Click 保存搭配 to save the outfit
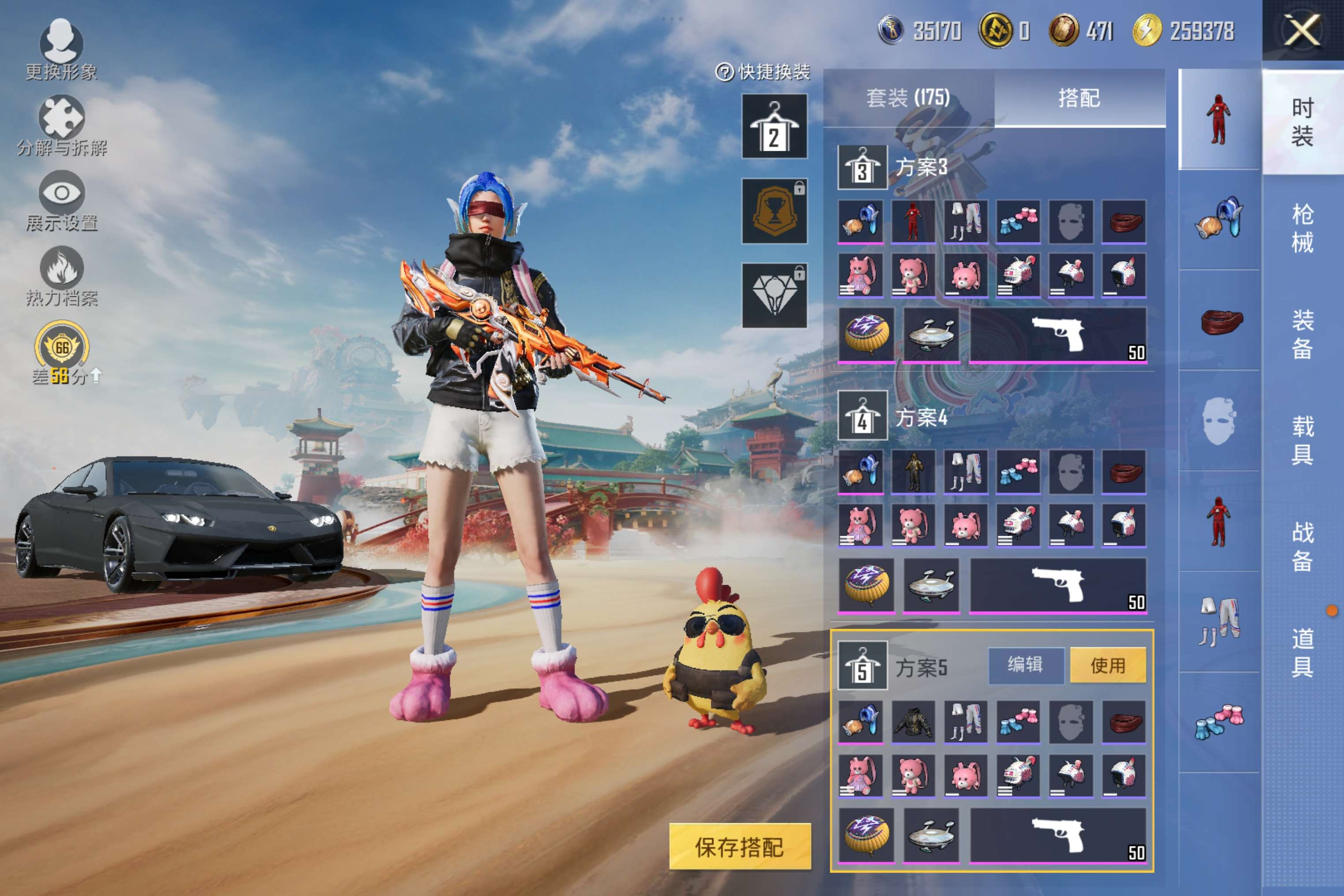This screenshot has width=1344, height=896. [x=739, y=846]
